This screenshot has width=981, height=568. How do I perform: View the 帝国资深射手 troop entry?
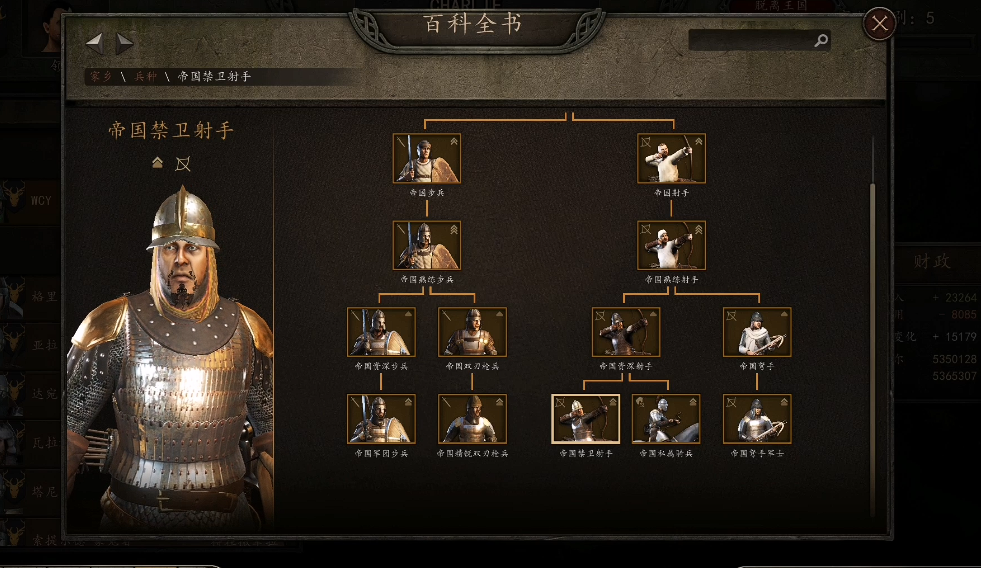click(x=626, y=332)
